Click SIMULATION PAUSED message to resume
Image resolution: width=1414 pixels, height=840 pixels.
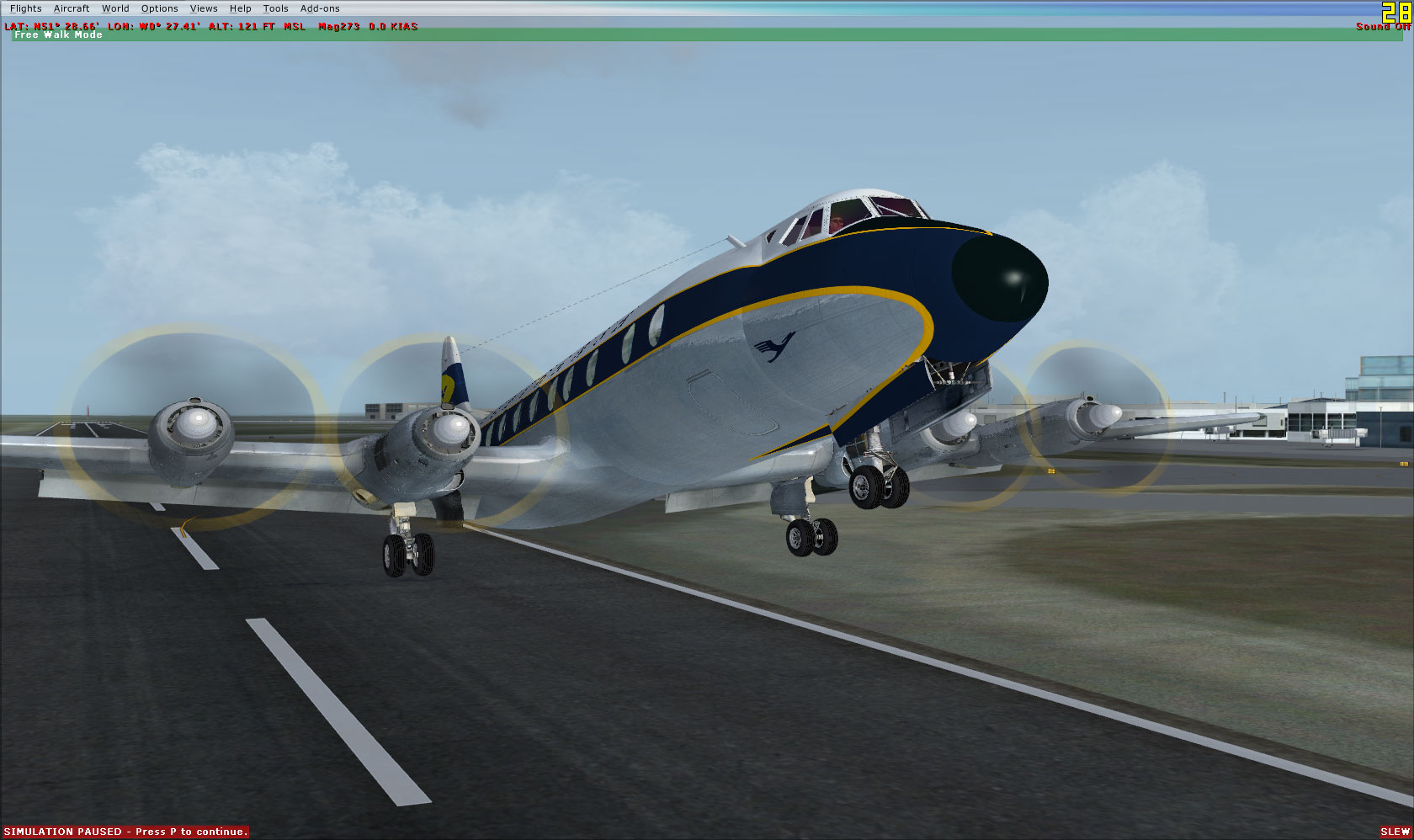pyautogui.click(x=125, y=831)
